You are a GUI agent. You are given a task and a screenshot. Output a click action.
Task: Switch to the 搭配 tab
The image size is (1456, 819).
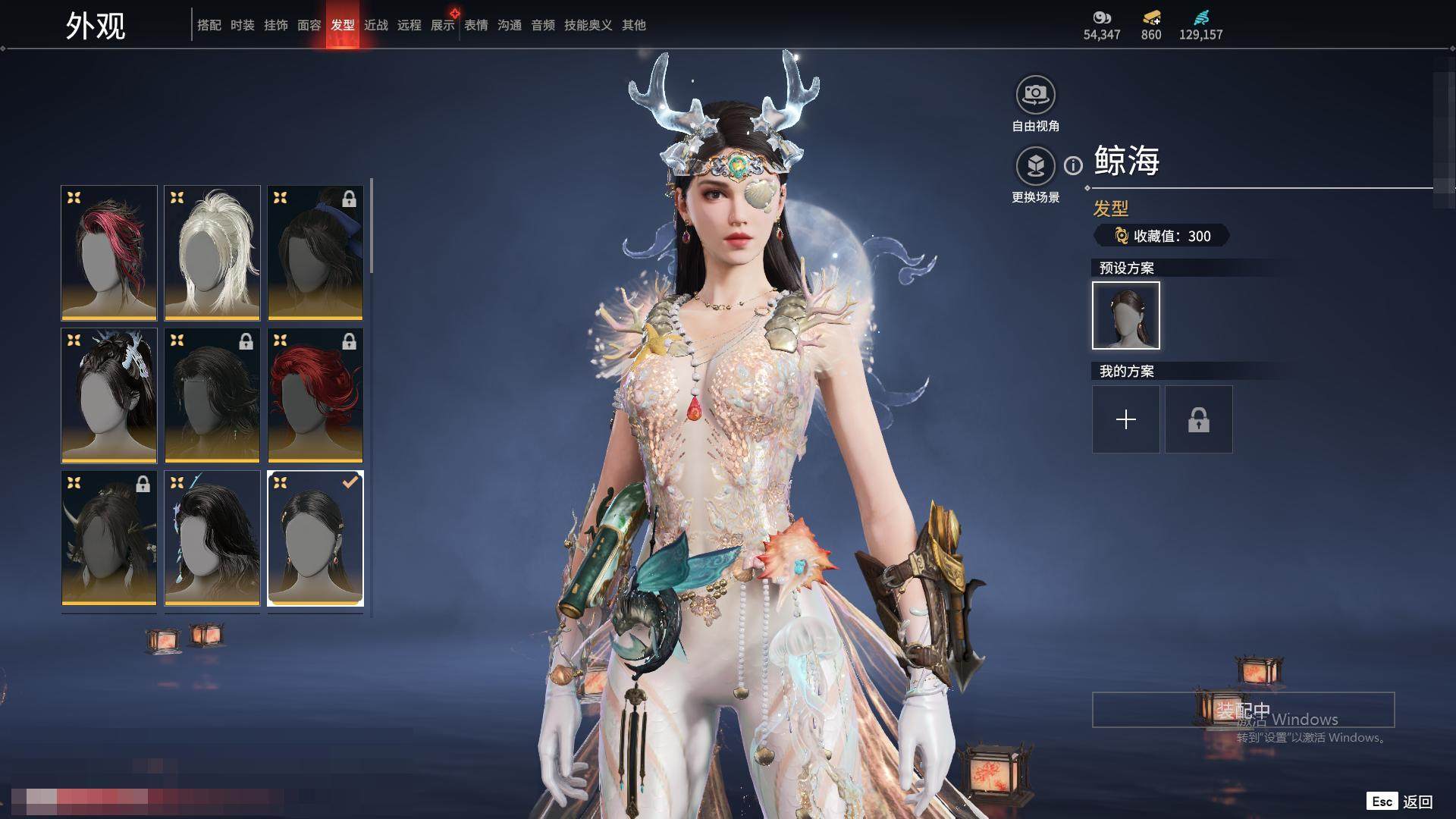coord(209,25)
